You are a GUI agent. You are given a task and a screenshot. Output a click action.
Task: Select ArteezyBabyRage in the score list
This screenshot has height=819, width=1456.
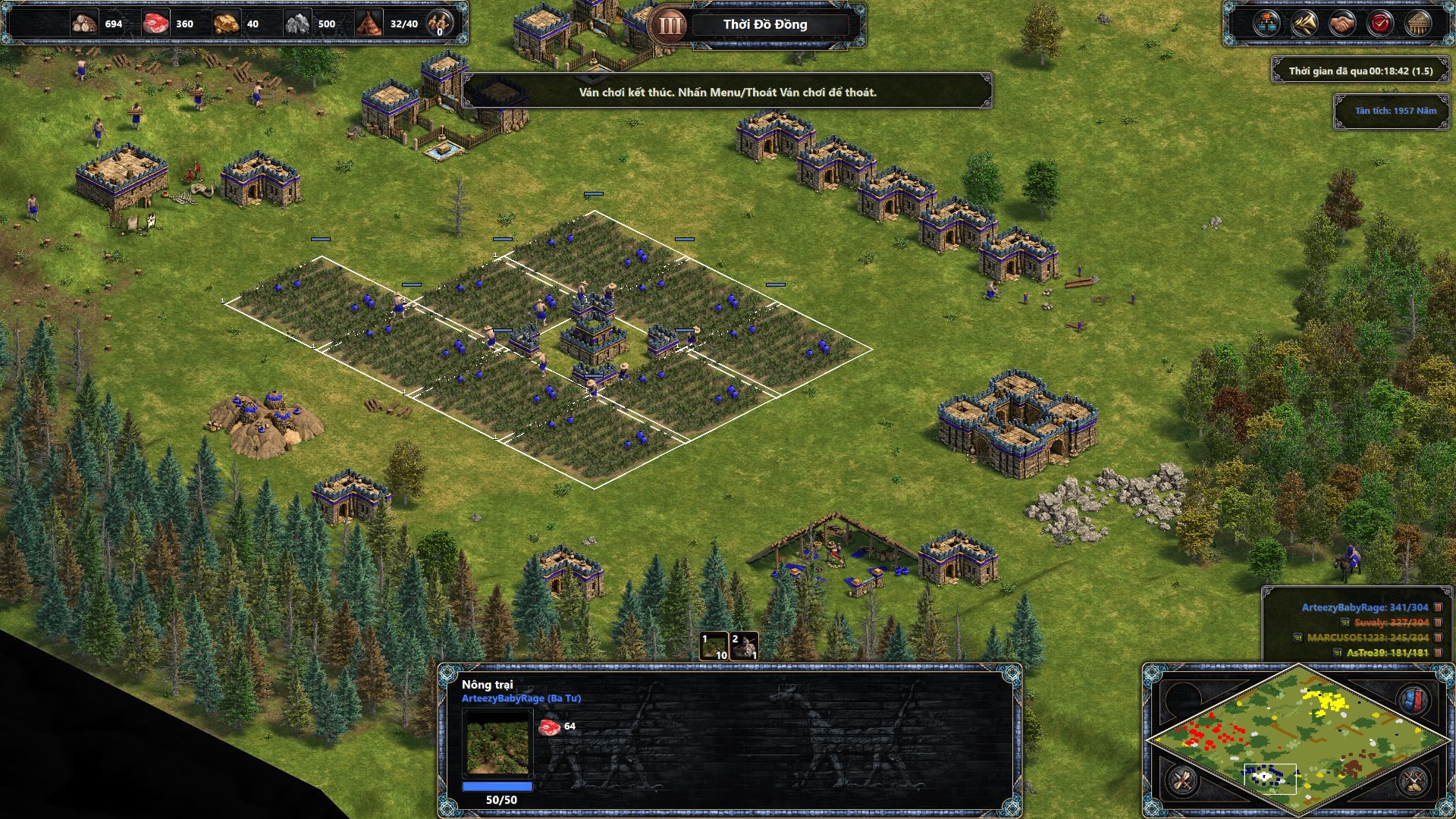(x=1364, y=607)
